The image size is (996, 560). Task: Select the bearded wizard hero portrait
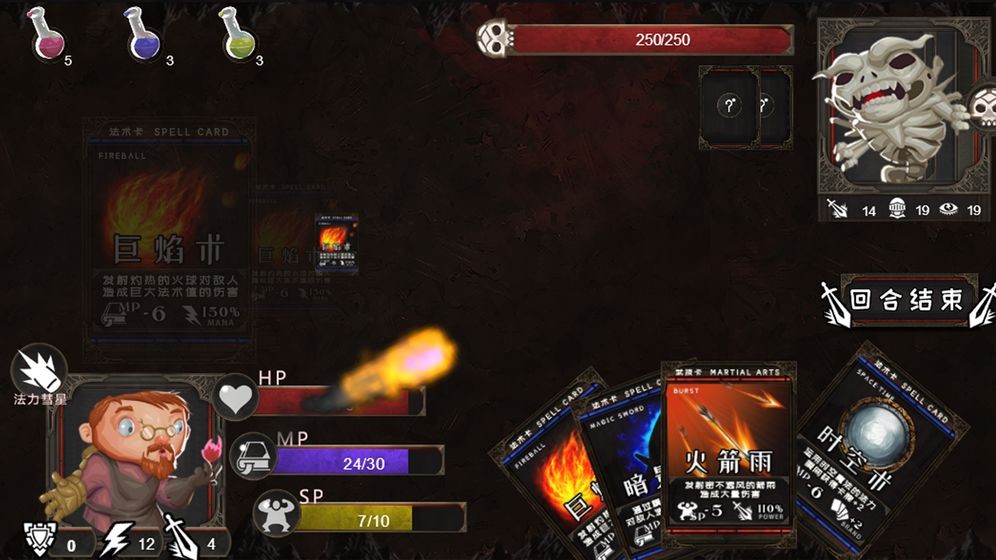pyautogui.click(x=133, y=452)
